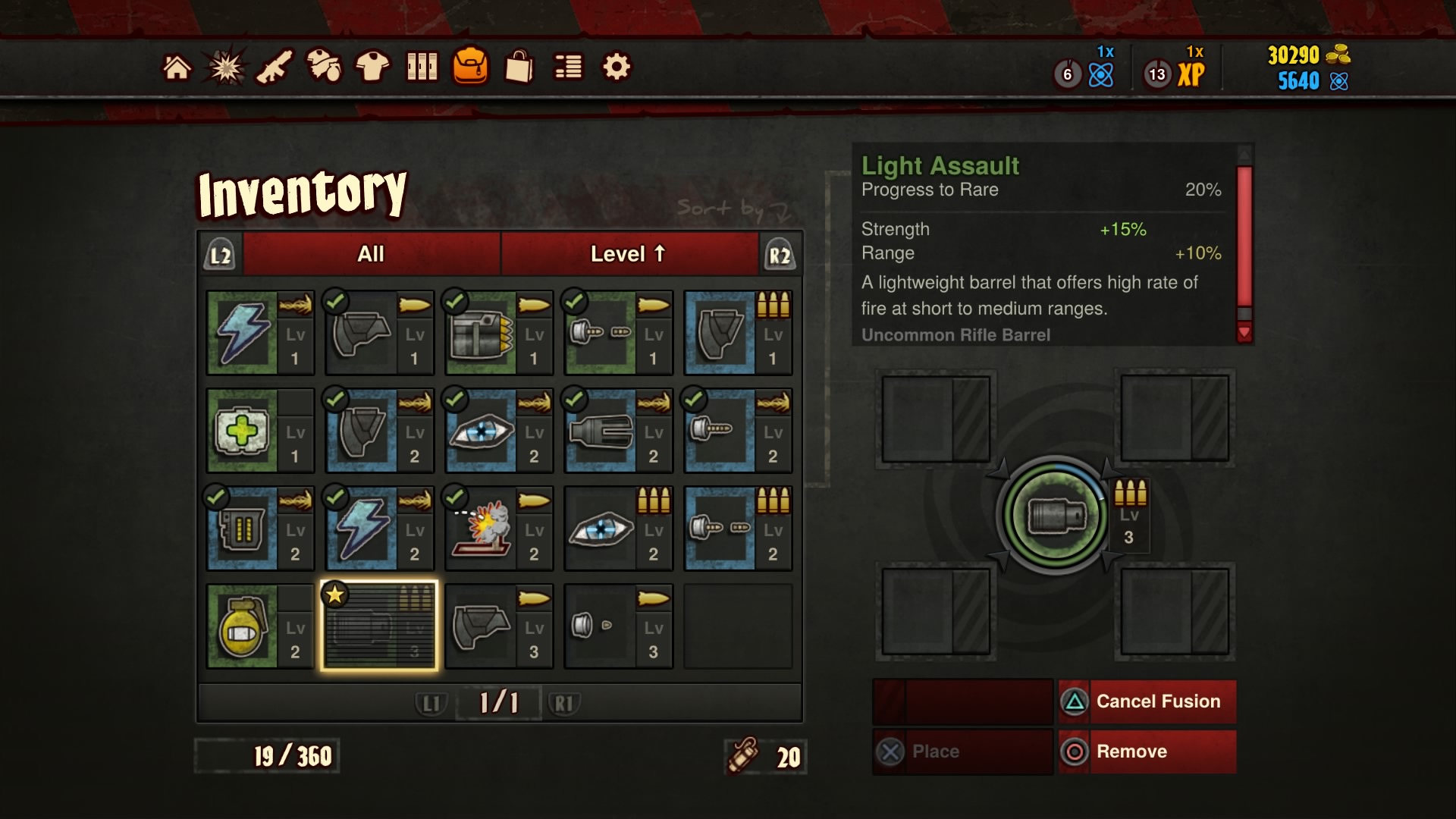This screenshot has height=819, width=1456.
Task: Open the shirt outfits icon
Action: tap(373, 67)
